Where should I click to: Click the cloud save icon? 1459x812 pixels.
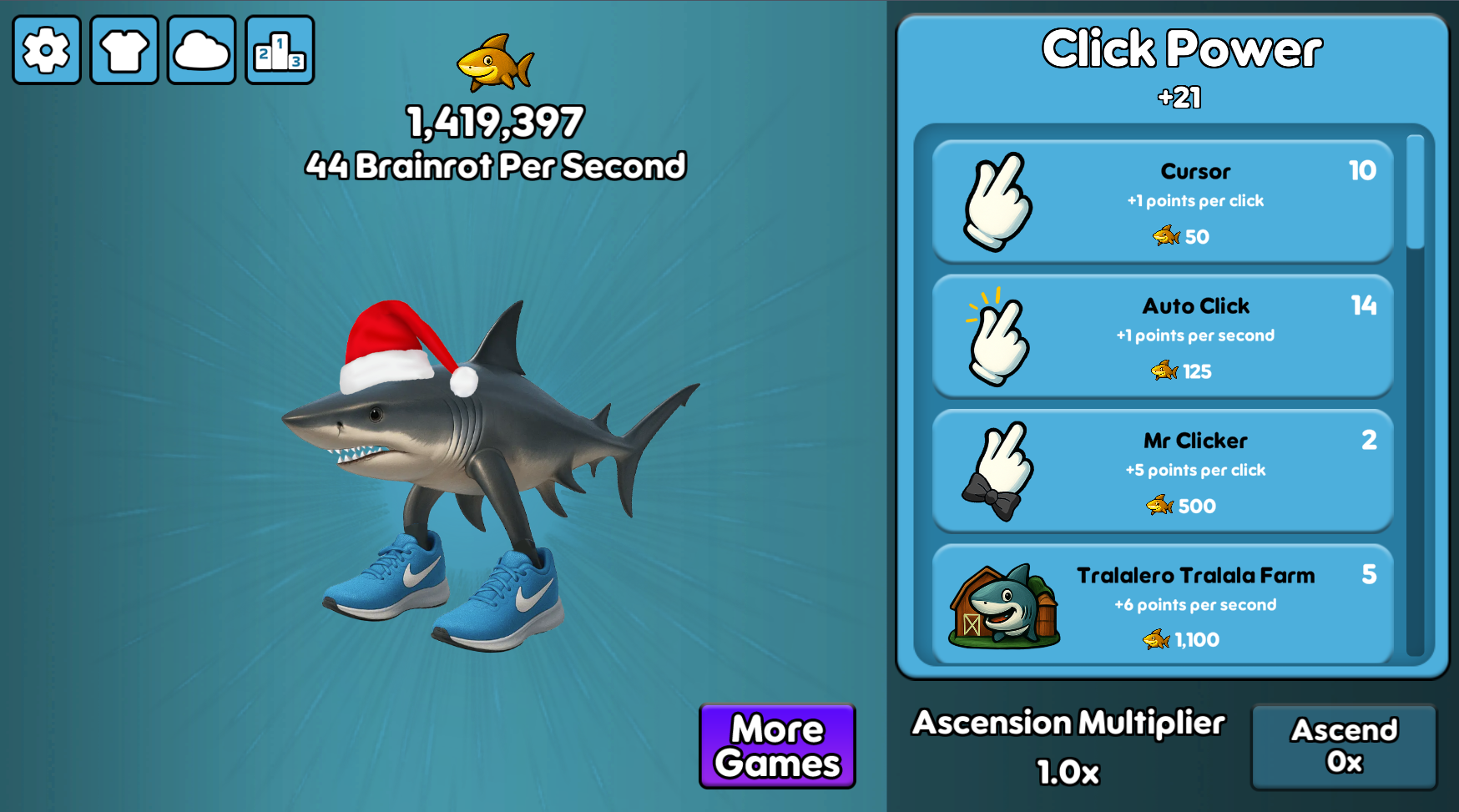201,50
